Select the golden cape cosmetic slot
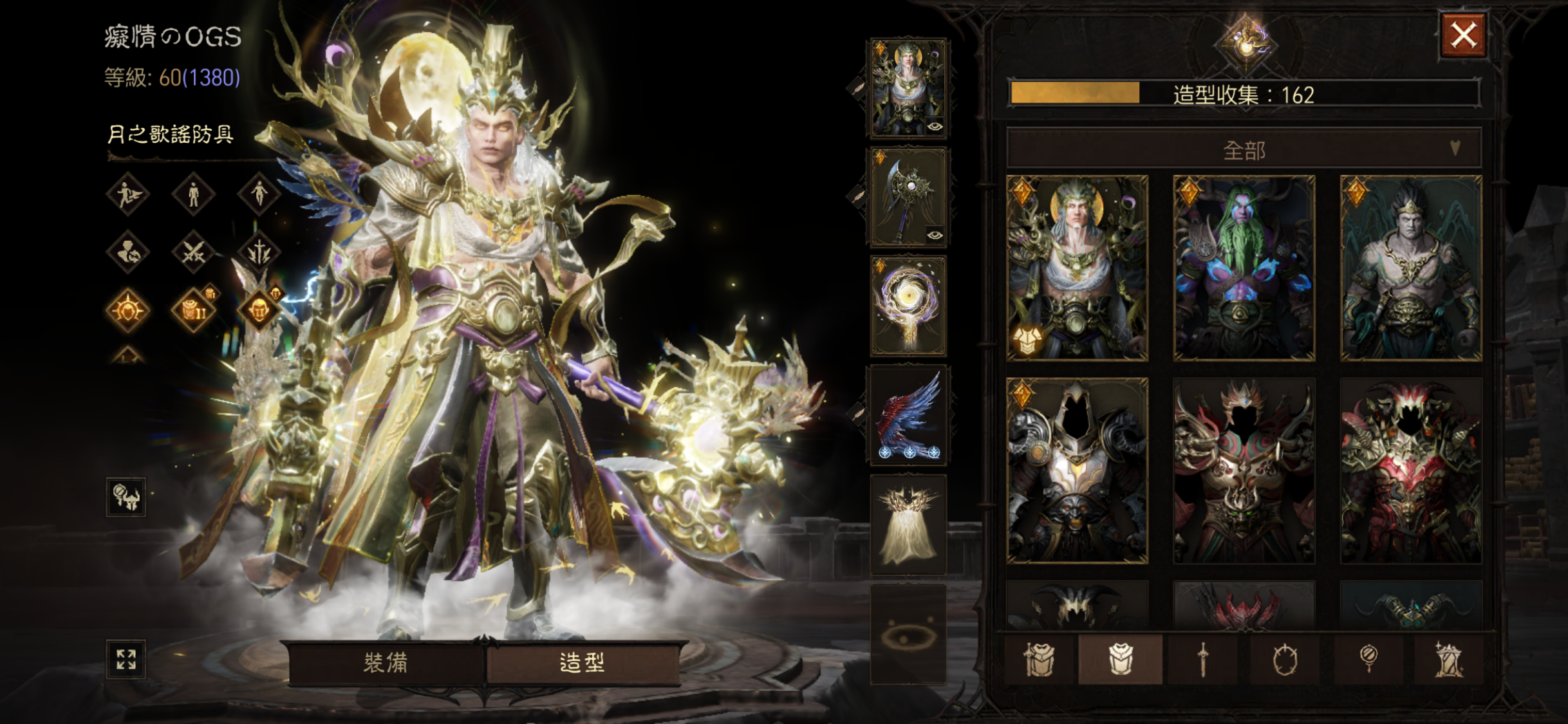 click(x=908, y=524)
